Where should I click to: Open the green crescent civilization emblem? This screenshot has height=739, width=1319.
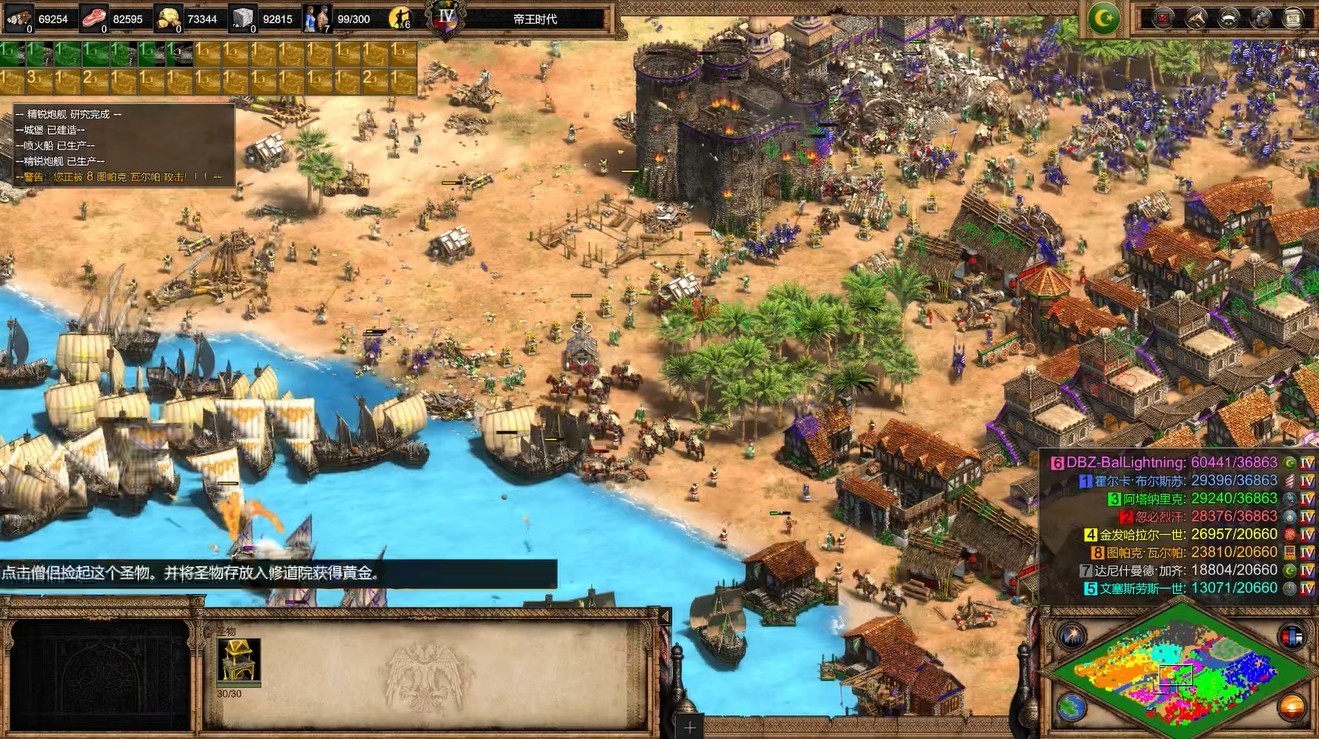[1104, 17]
